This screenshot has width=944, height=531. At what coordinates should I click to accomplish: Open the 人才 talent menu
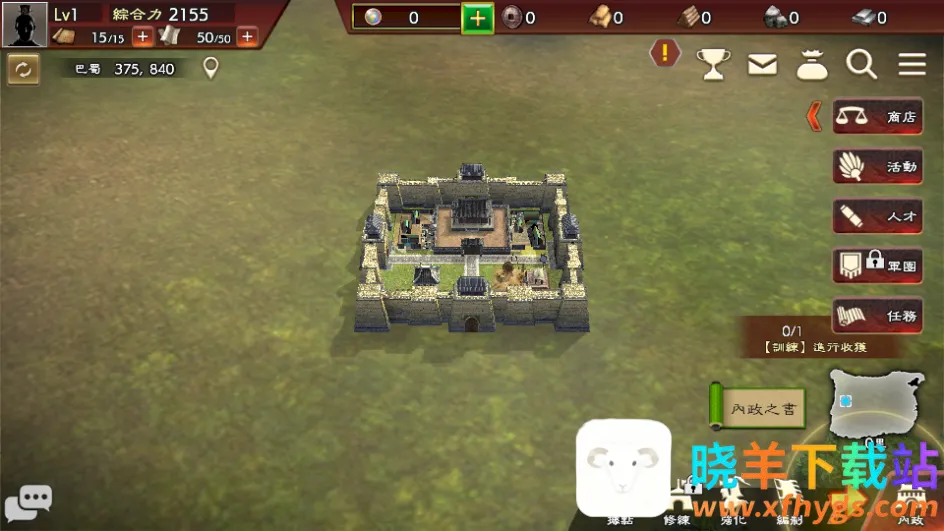click(878, 216)
